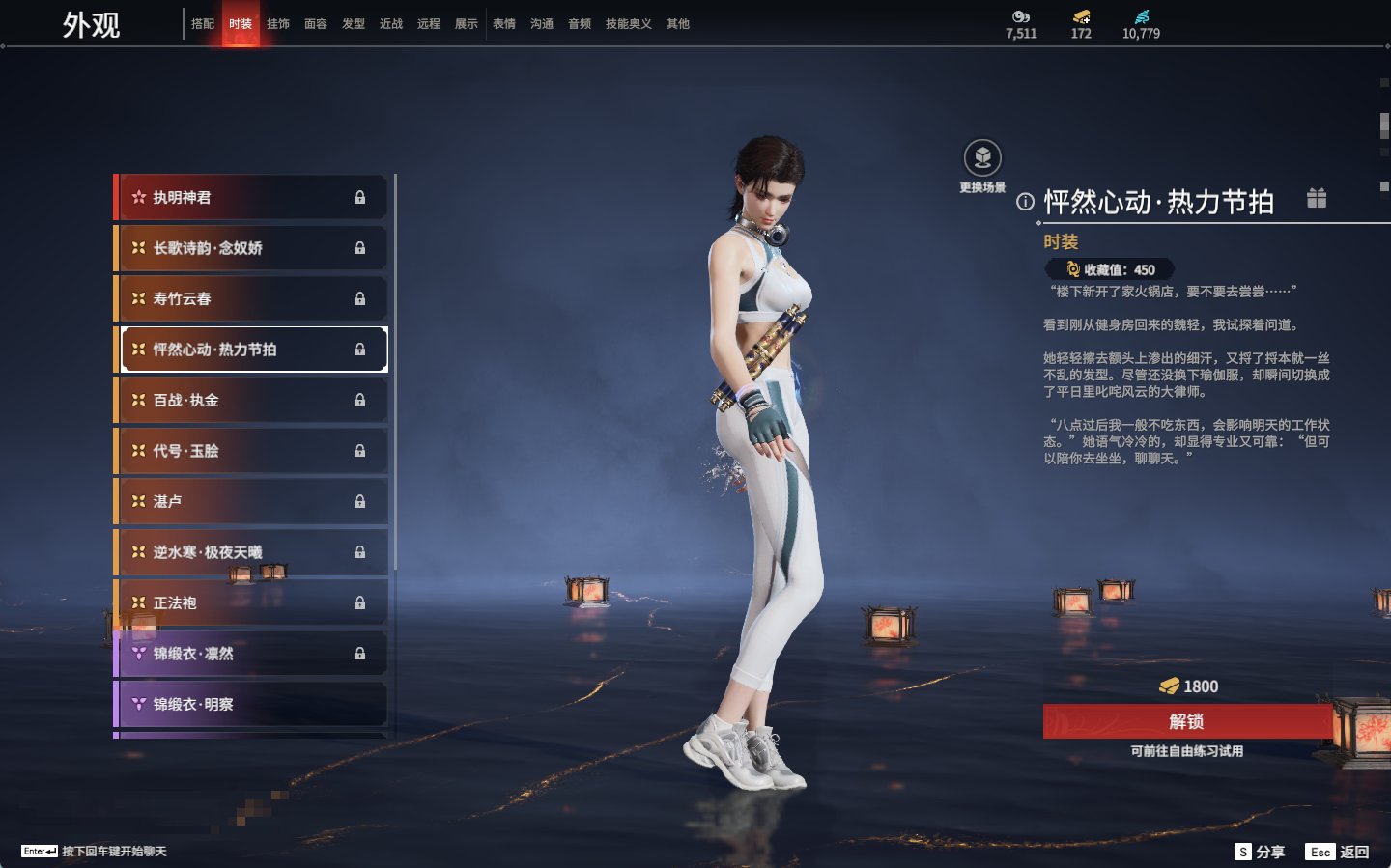Select the 逆水寒·极夜天曦 outfit

[251, 552]
